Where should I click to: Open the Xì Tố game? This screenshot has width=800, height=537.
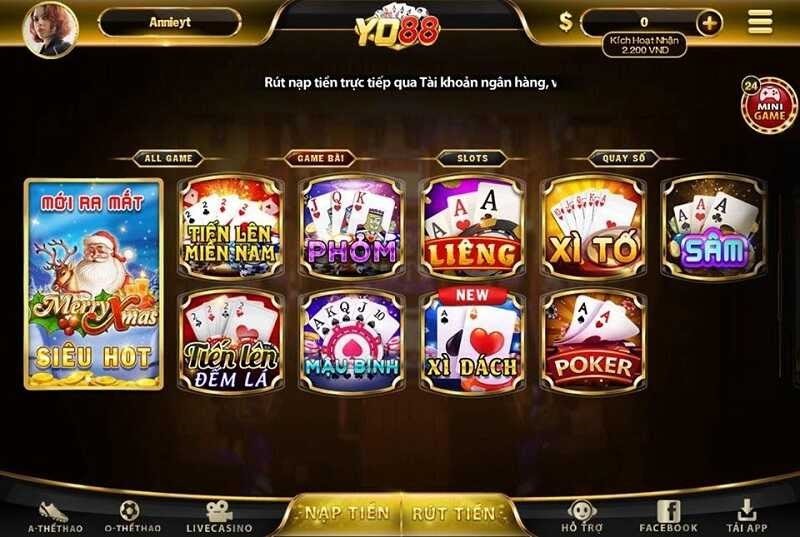coord(593,226)
